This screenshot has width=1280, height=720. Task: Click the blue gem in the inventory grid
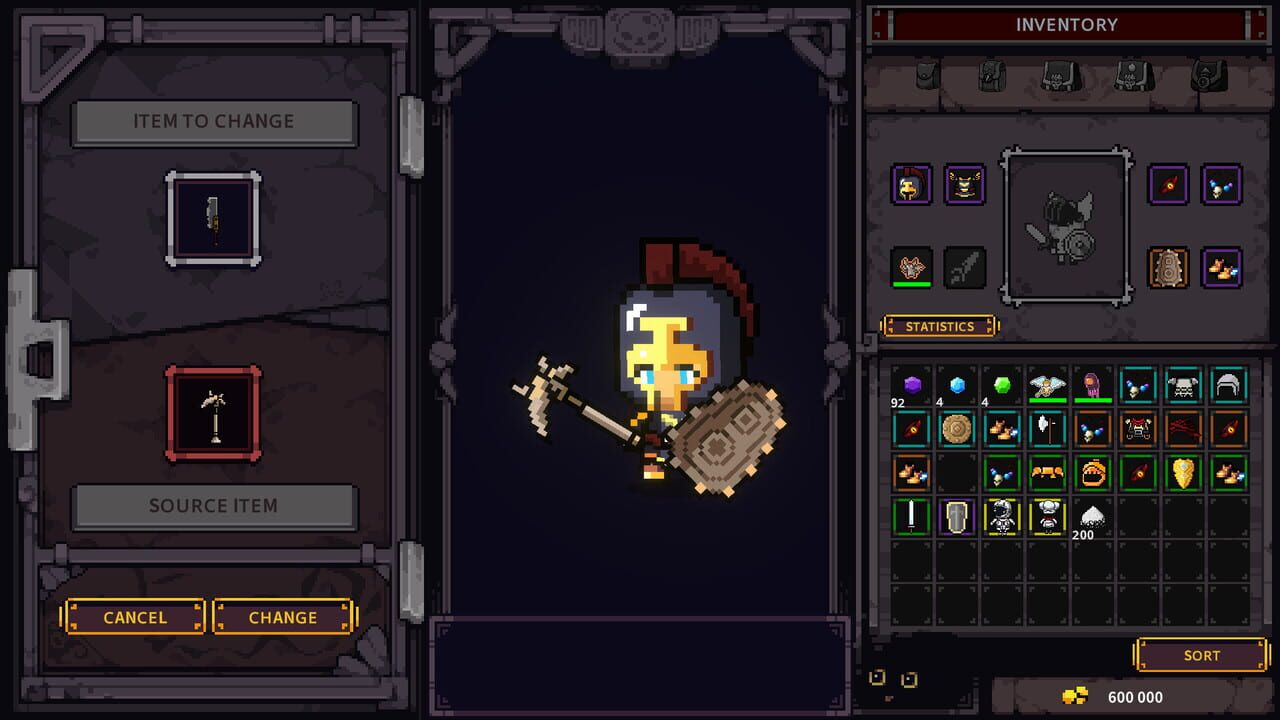(x=955, y=387)
